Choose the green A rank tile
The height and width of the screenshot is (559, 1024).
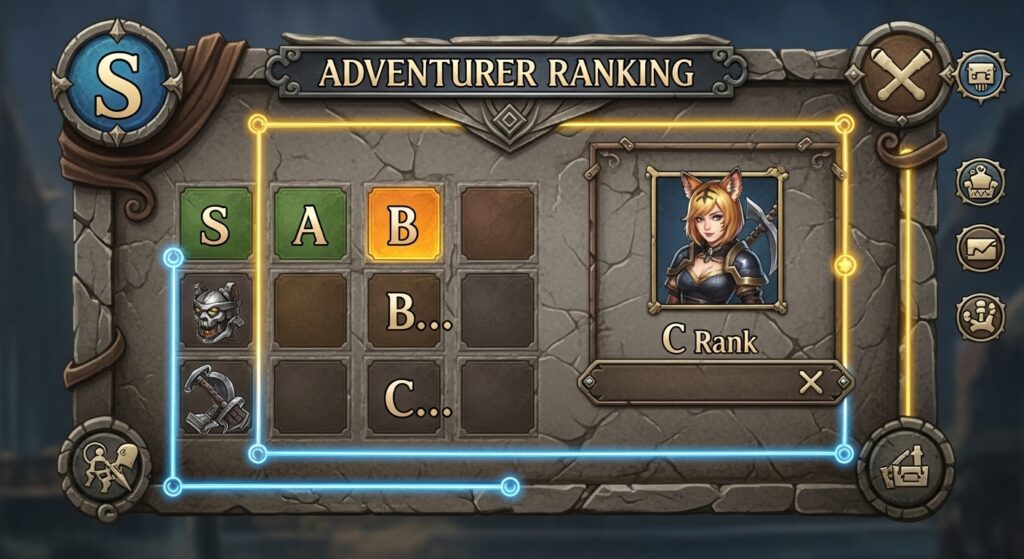click(310, 225)
